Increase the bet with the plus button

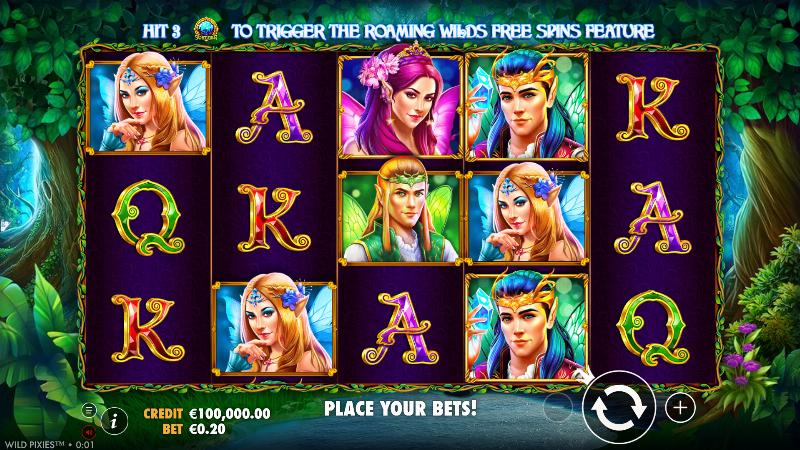coord(680,407)
